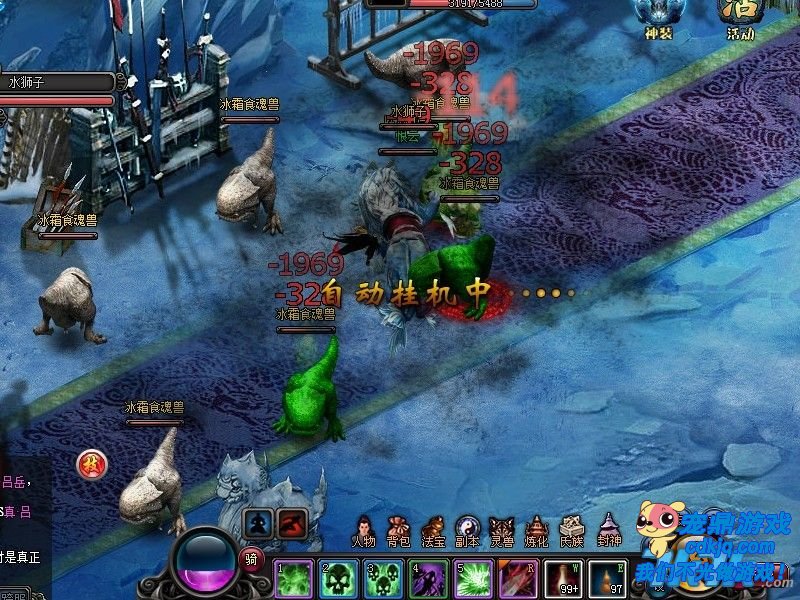Use the E slot potion showing 97
The image size is (800, 600).
click(608, 579)
